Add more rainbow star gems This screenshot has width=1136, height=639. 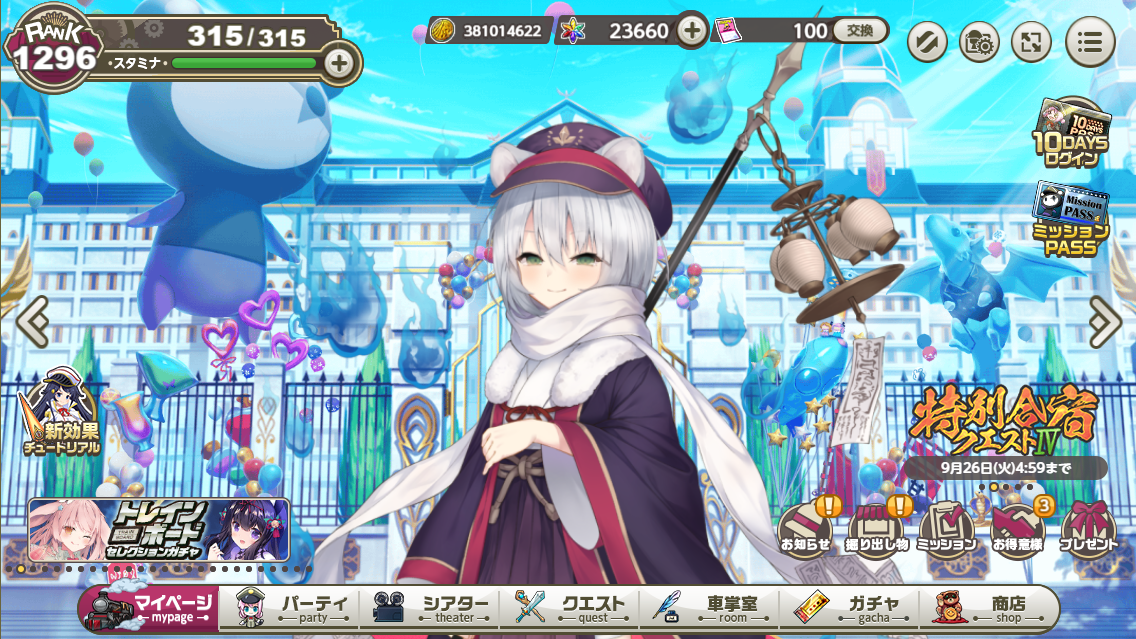coord(691,31)
